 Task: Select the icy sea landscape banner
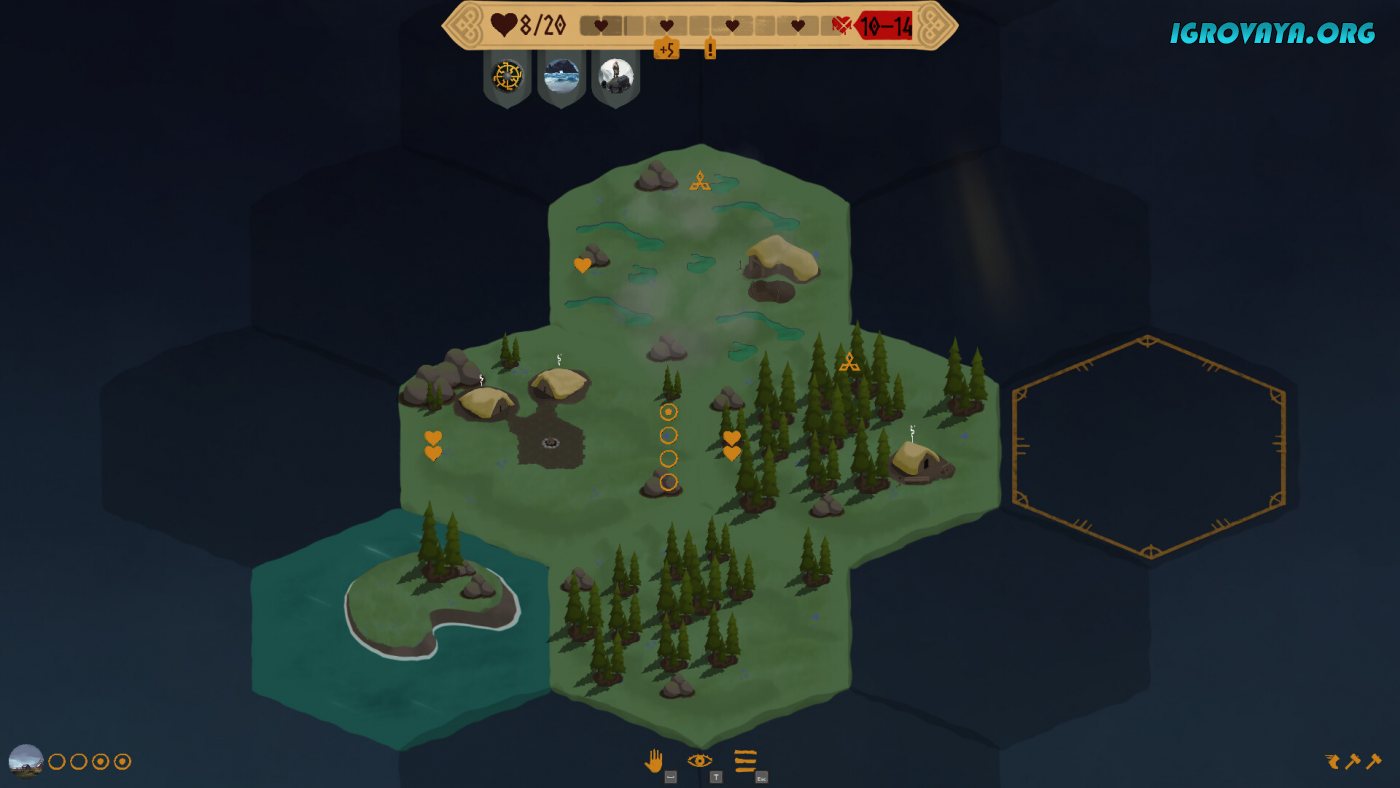[x=561, y=75]
